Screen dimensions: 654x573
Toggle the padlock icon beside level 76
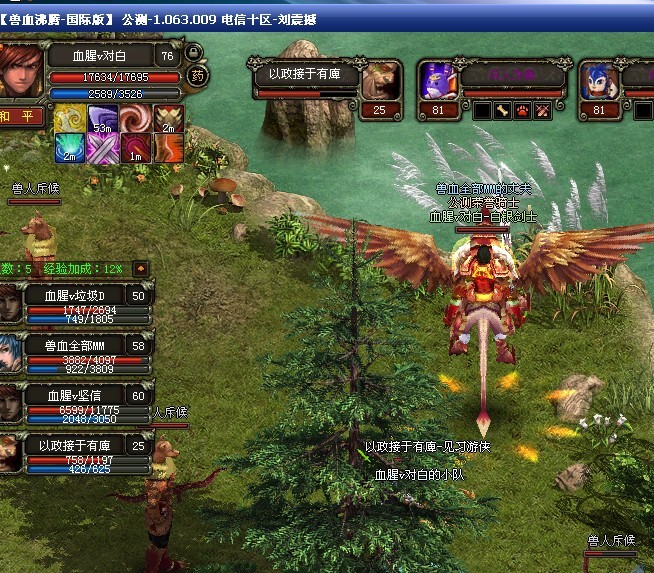191,54
